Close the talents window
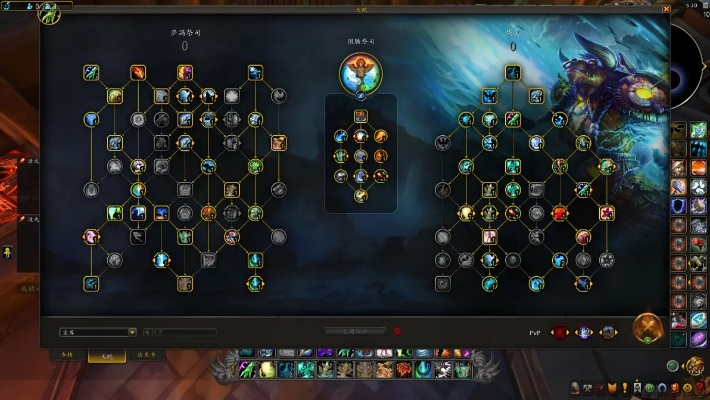This screenshot has width=710, height=400. 661,11
